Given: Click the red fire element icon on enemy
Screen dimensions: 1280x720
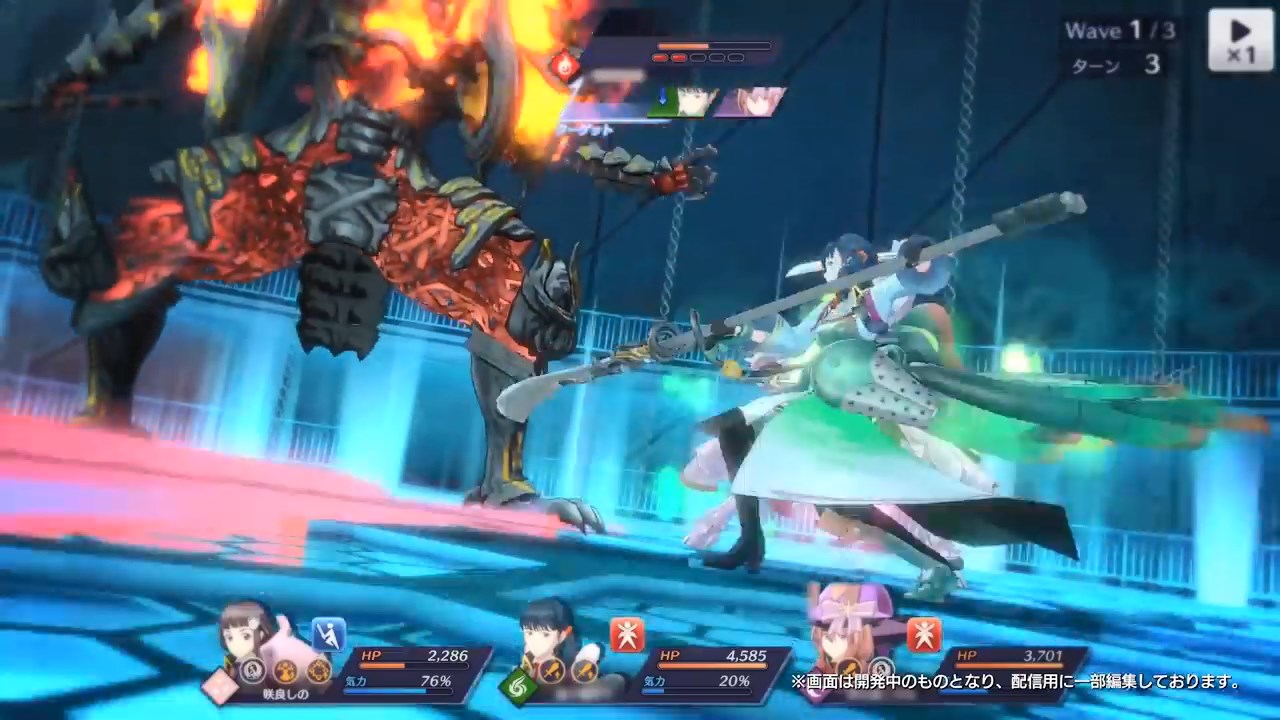Looking at the screenshot, I should click(563, 67).
